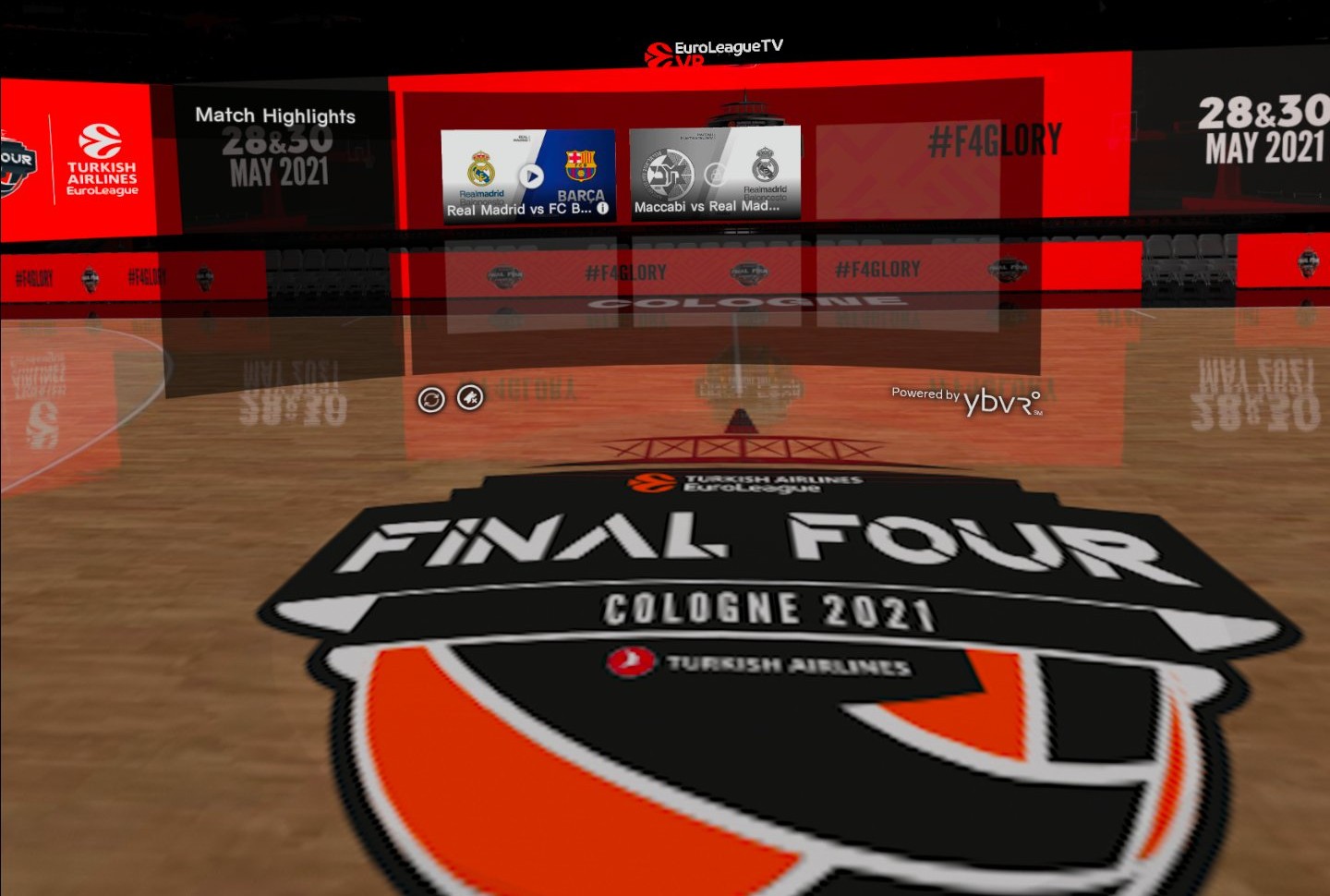Open the Match Highlights section
The height and width of the screenshot is (896, 1330).
275,115
